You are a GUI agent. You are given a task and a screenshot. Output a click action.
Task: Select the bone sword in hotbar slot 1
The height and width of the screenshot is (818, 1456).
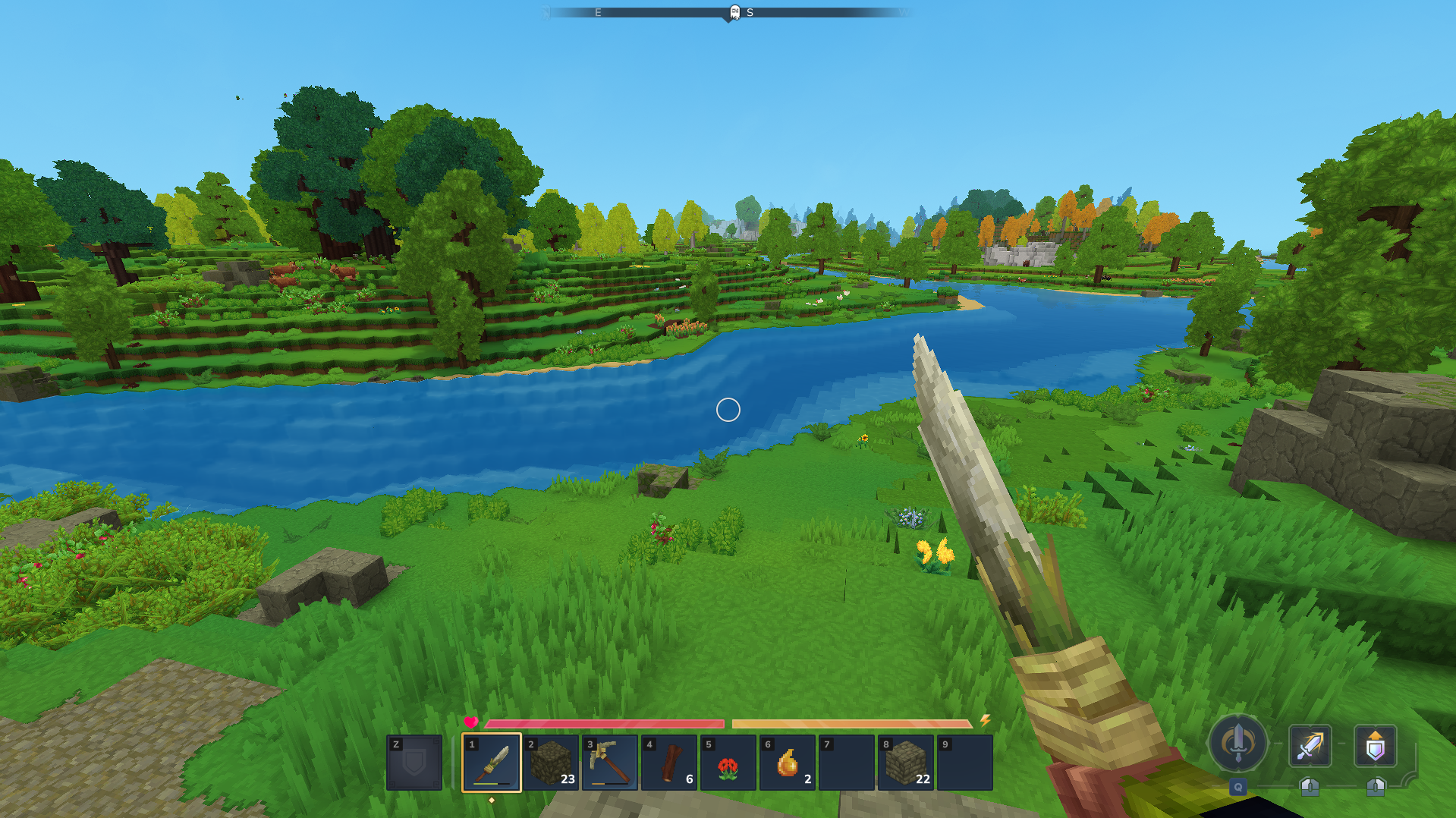tap(492, 763)
